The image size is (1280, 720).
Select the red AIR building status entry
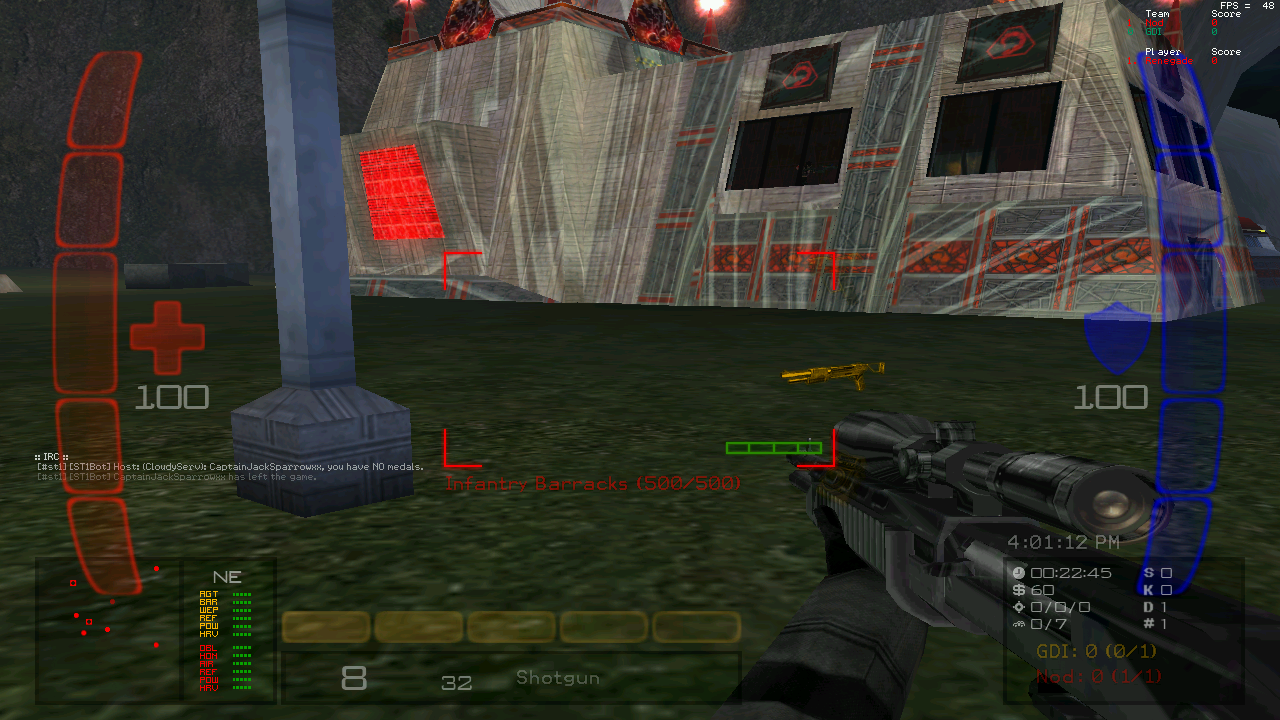coord(209,664)
